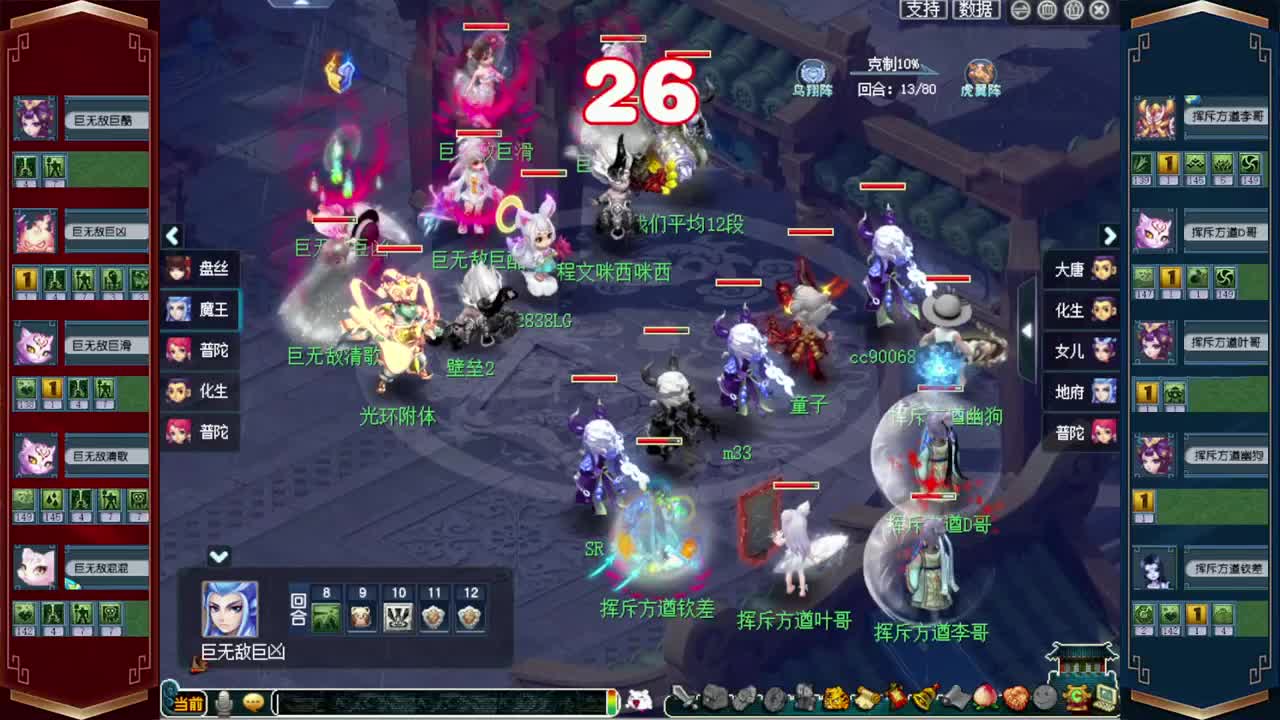The height and width of the screenshot is (720, 1280).
Task: Click the 虎翼阵 formation icon at top
Action: click(x=981, y=72)
